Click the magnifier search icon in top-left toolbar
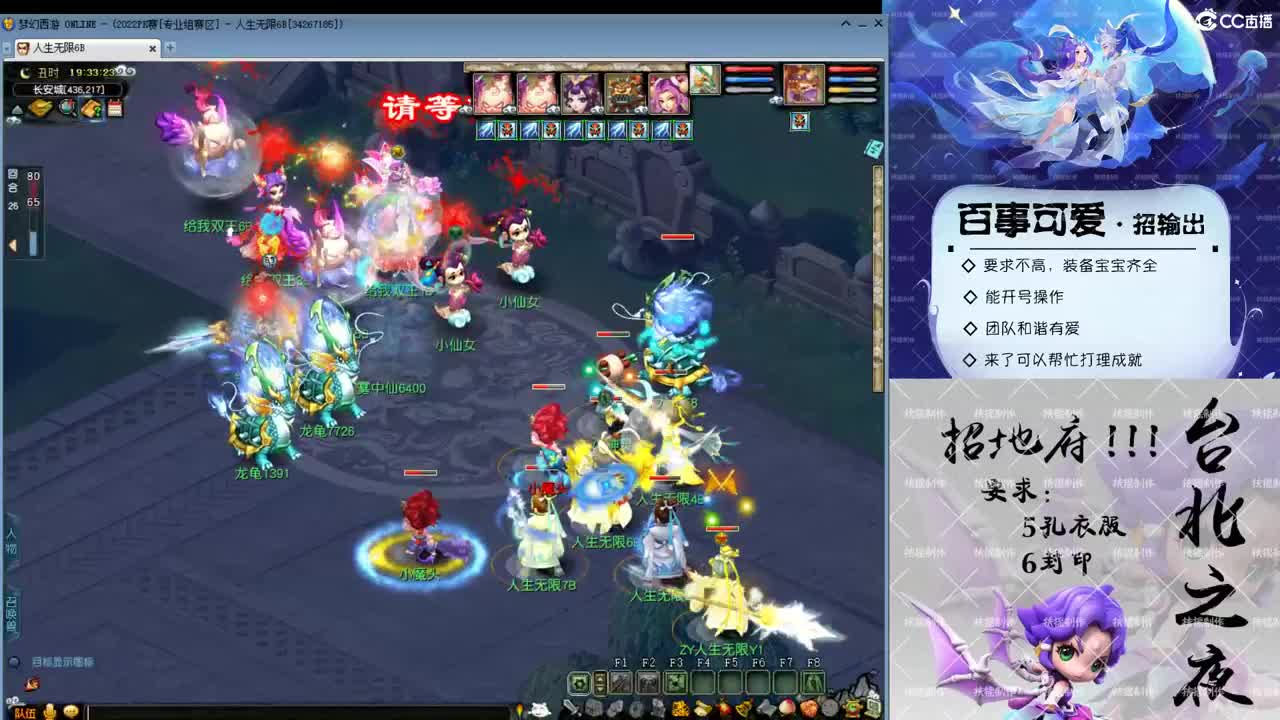Viewport: 1280px width, 720px height. click(x=67, y=107)
